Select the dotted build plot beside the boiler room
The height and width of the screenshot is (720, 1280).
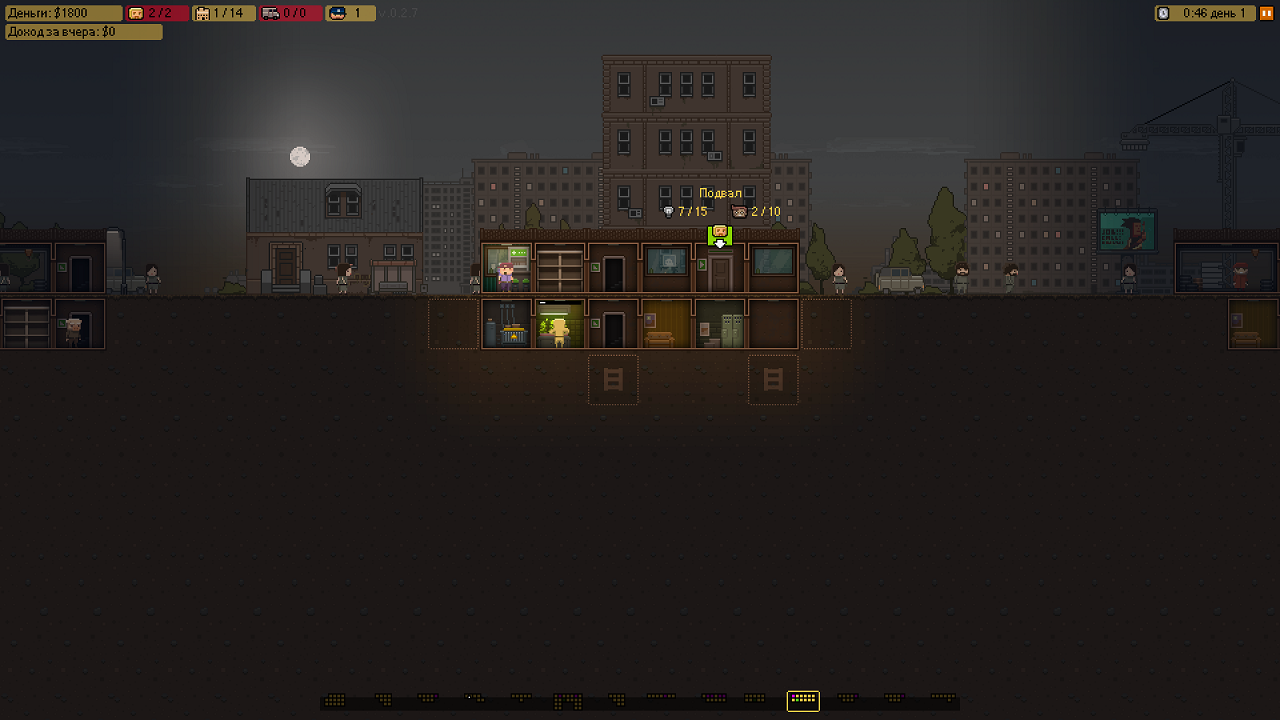453,323
